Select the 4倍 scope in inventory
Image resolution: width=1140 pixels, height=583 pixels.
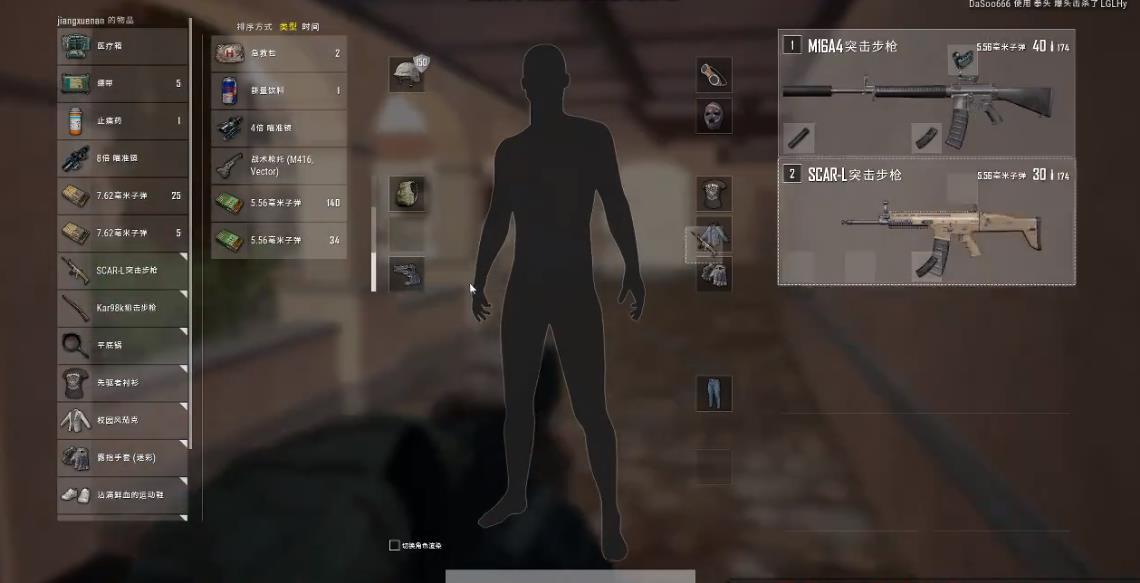(278, 128)
